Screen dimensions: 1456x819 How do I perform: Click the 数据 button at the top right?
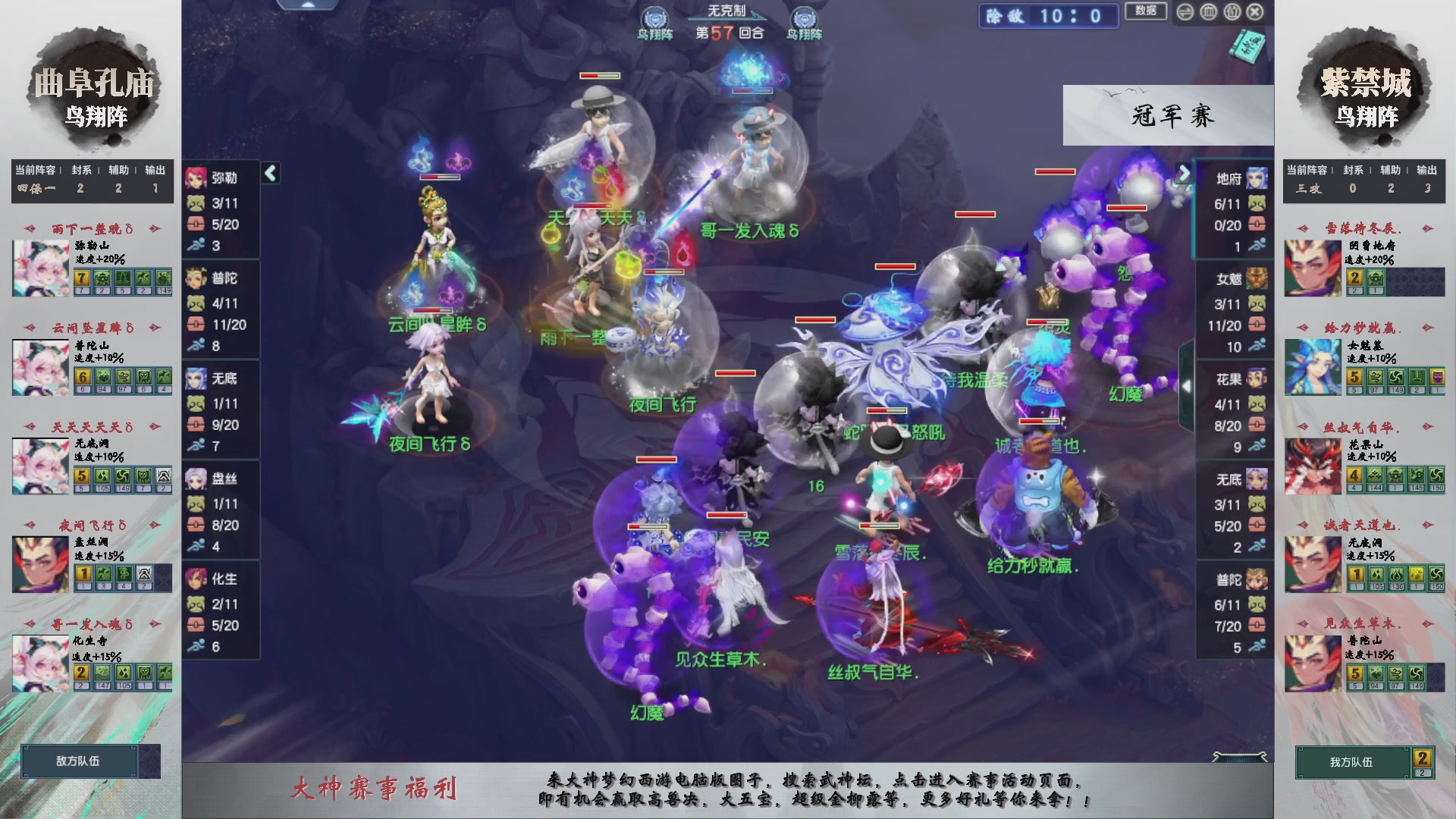pyautogui.click(x=1147, y=10)
